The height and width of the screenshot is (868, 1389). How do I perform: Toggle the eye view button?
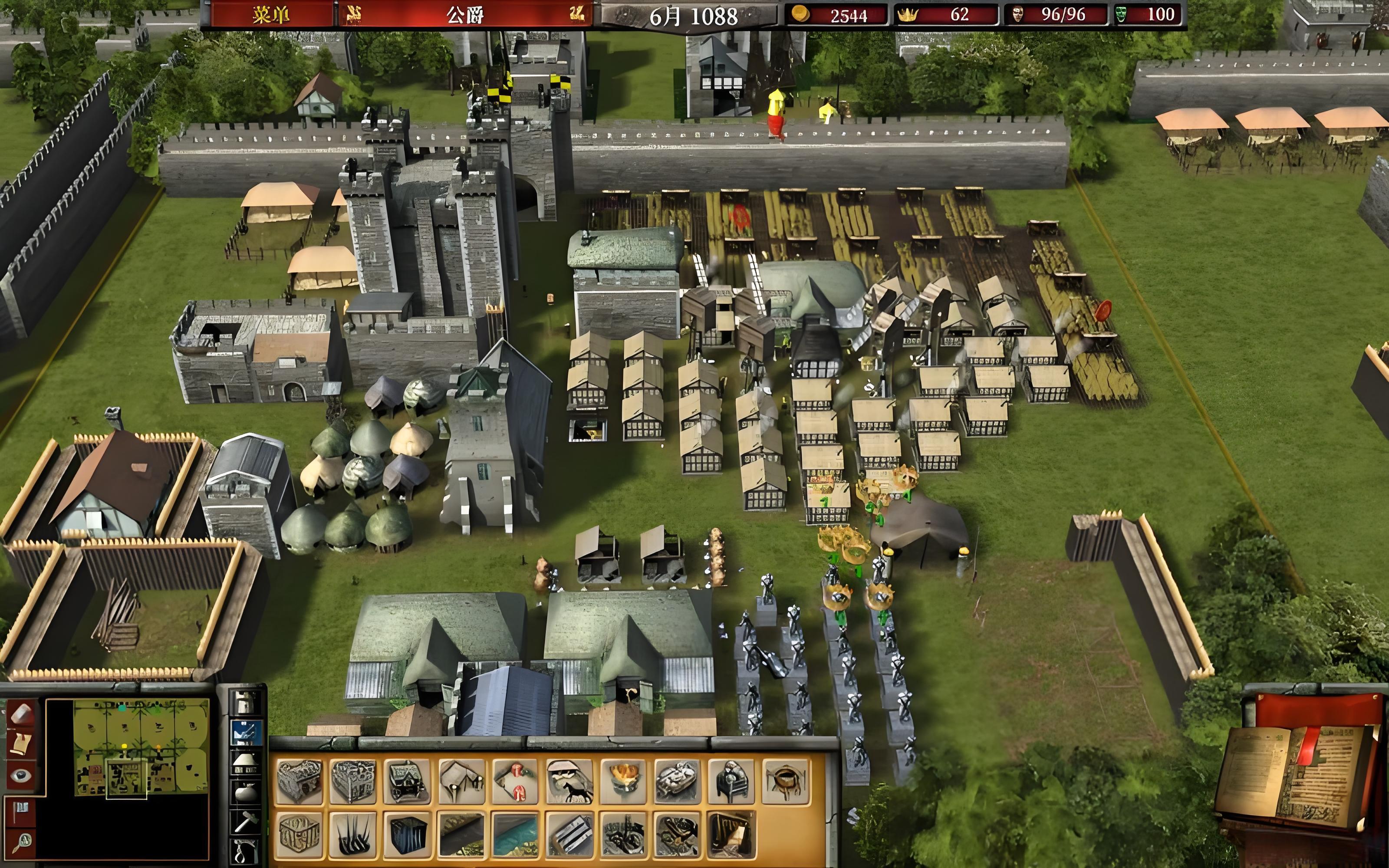click(22, 776)
